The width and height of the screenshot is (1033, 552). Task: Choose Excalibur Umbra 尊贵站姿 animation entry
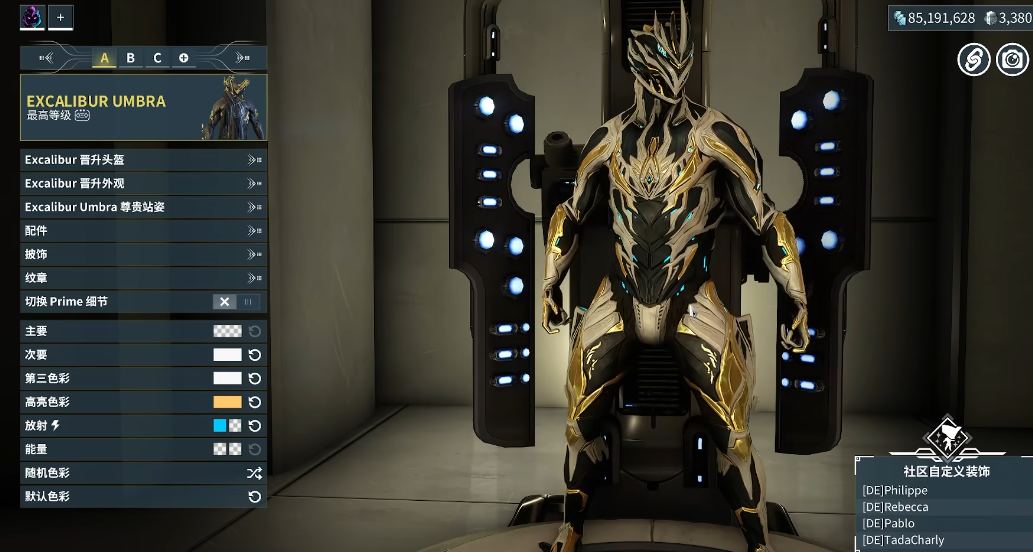pyautogui.click(x=143, y=207)
